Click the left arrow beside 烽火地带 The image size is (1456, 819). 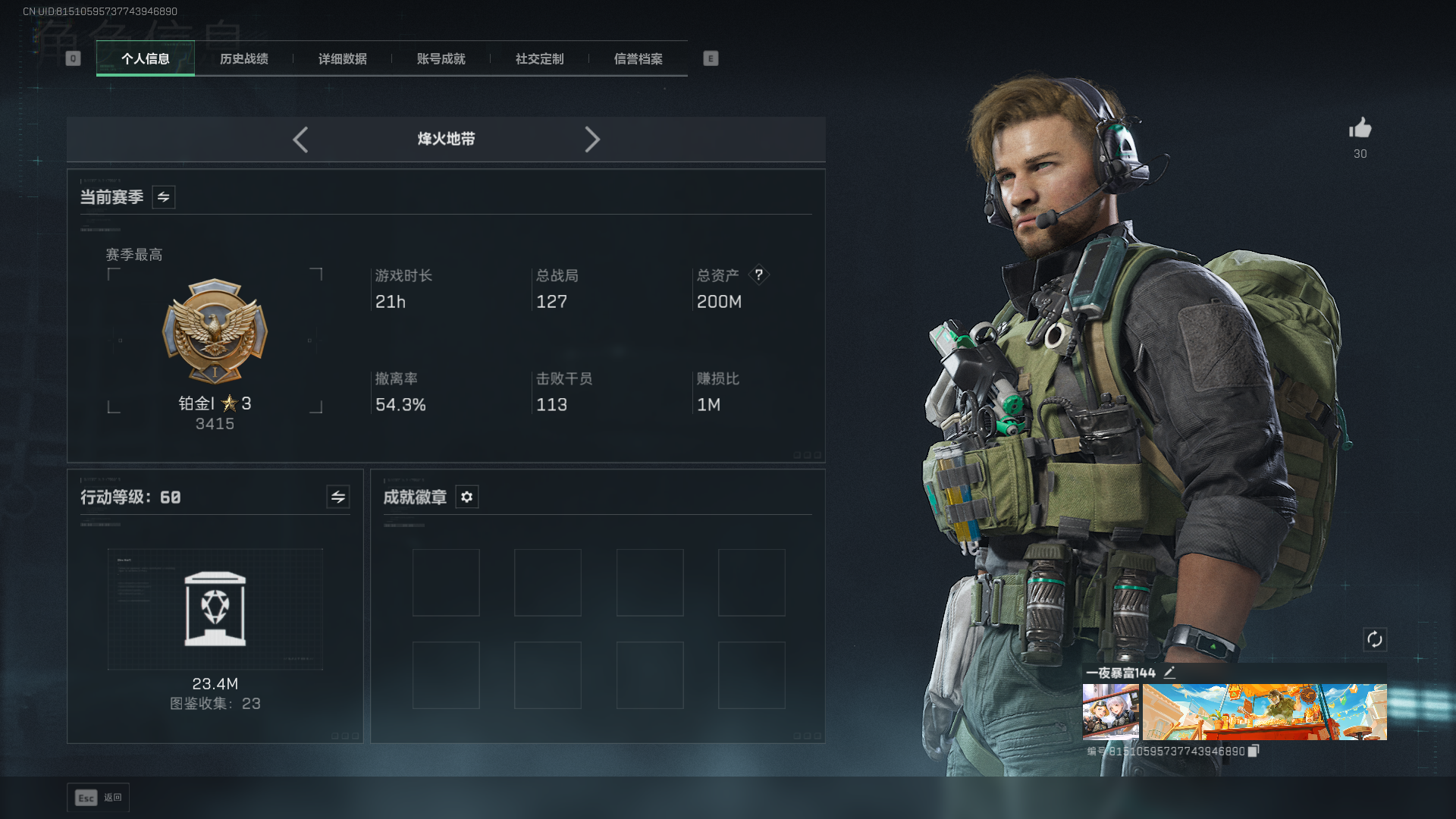click(300, 140)
